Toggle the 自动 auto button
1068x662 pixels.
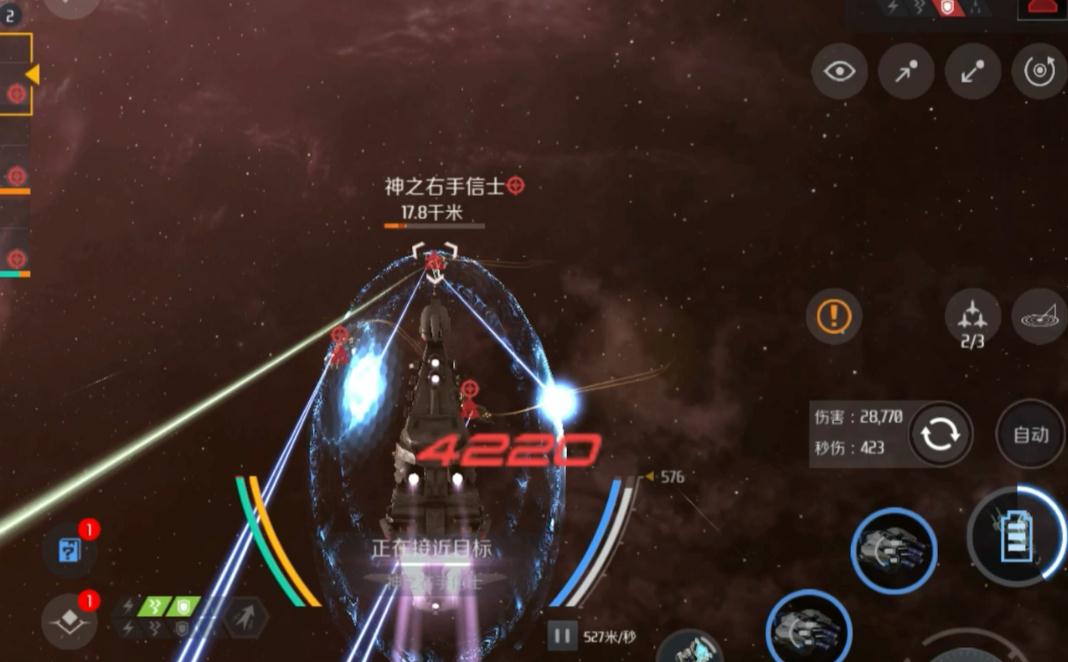click(x=1030, y=434)
